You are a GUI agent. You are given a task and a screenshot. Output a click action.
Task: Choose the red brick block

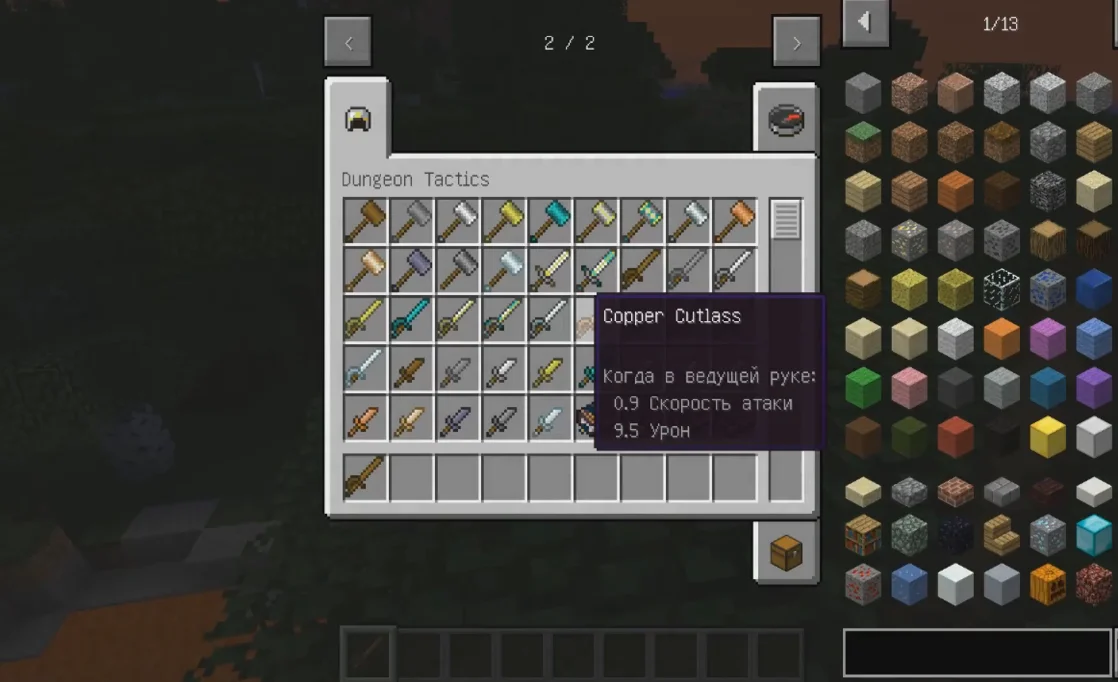click(x=955, y=491)
